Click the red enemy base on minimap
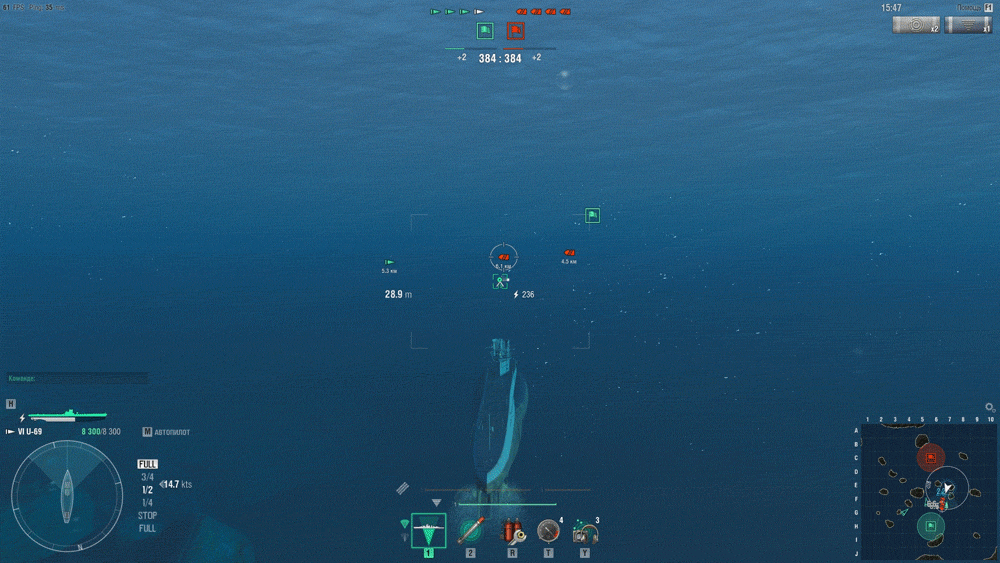The width and height of the screenshot is (1000, 563). coord(931,458)
